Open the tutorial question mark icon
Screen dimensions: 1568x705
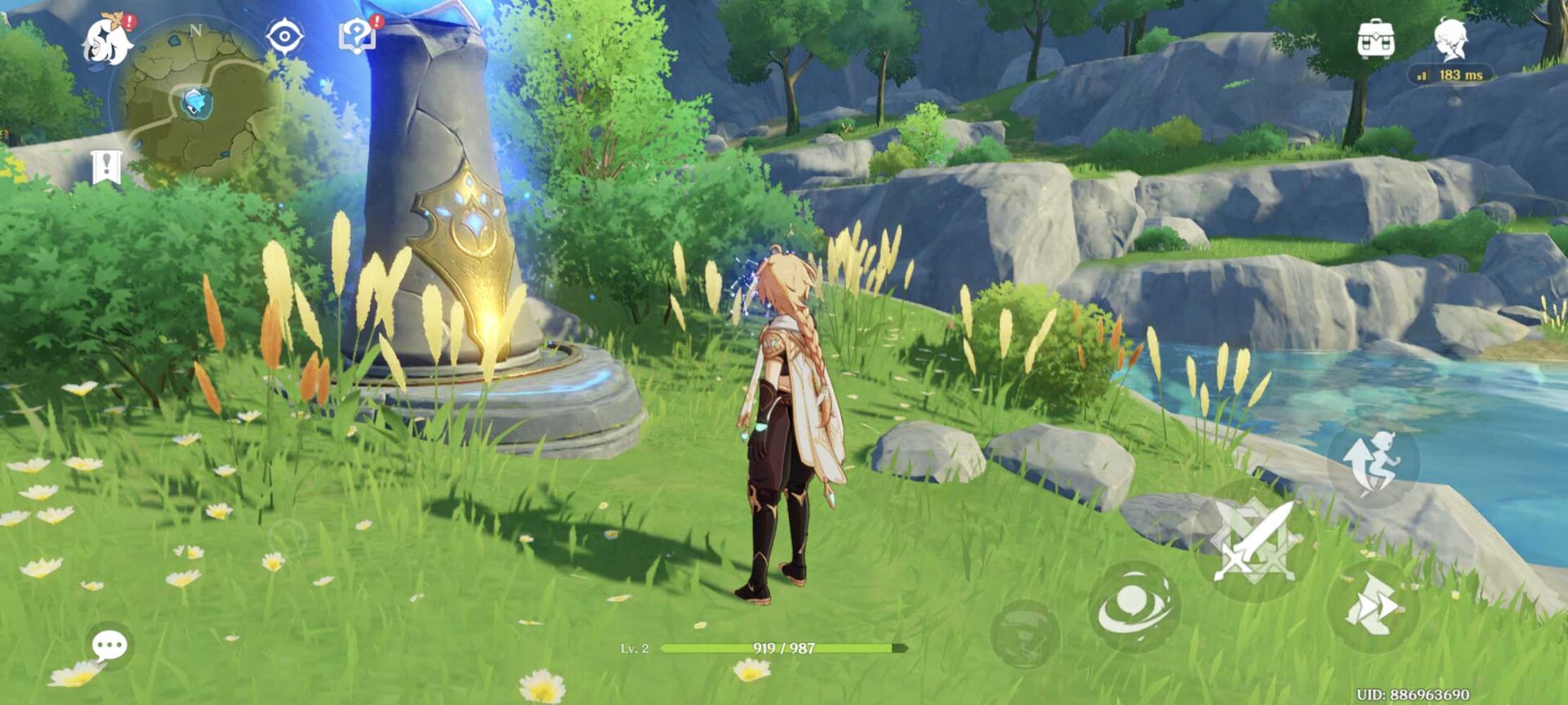(x=357, y=36)
